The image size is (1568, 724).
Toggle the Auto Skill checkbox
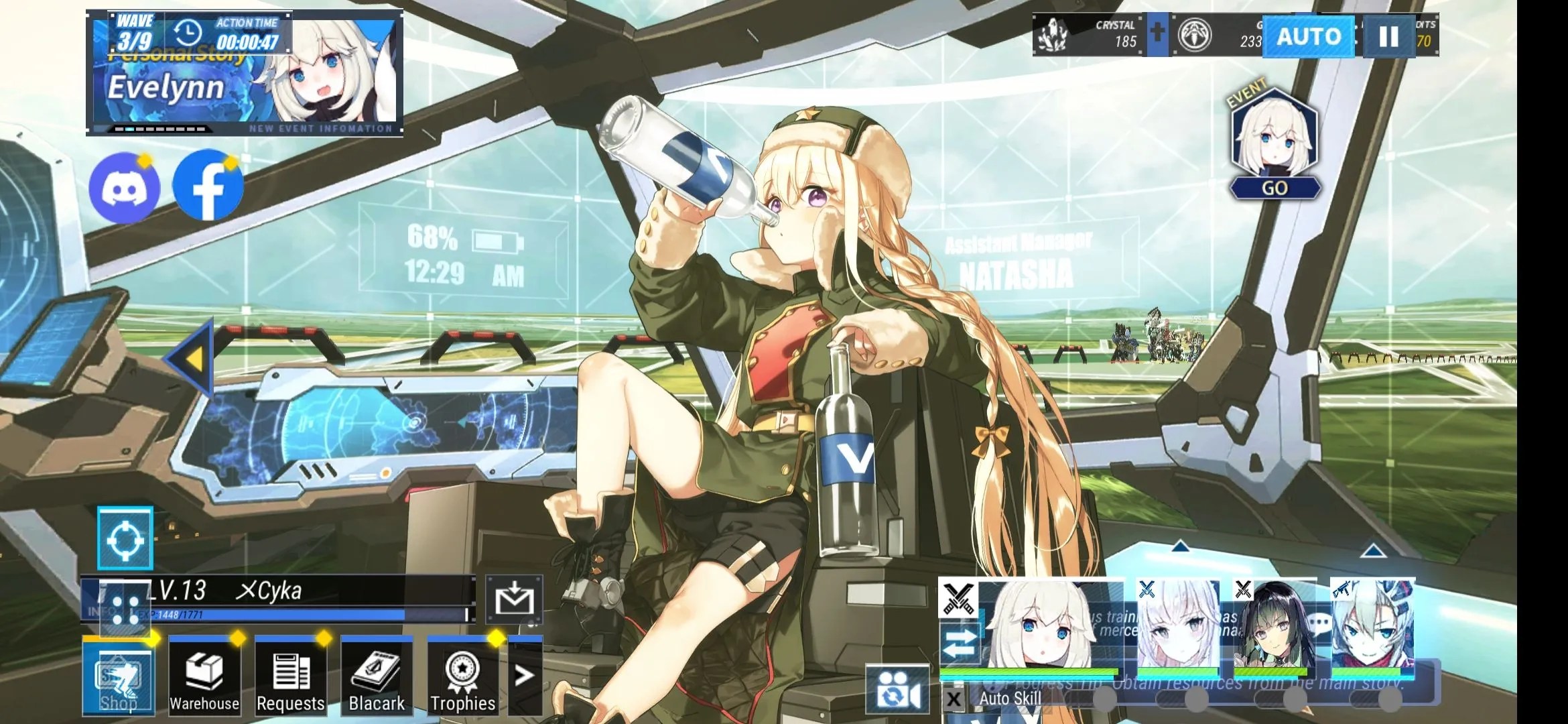(x=954, y=700)
